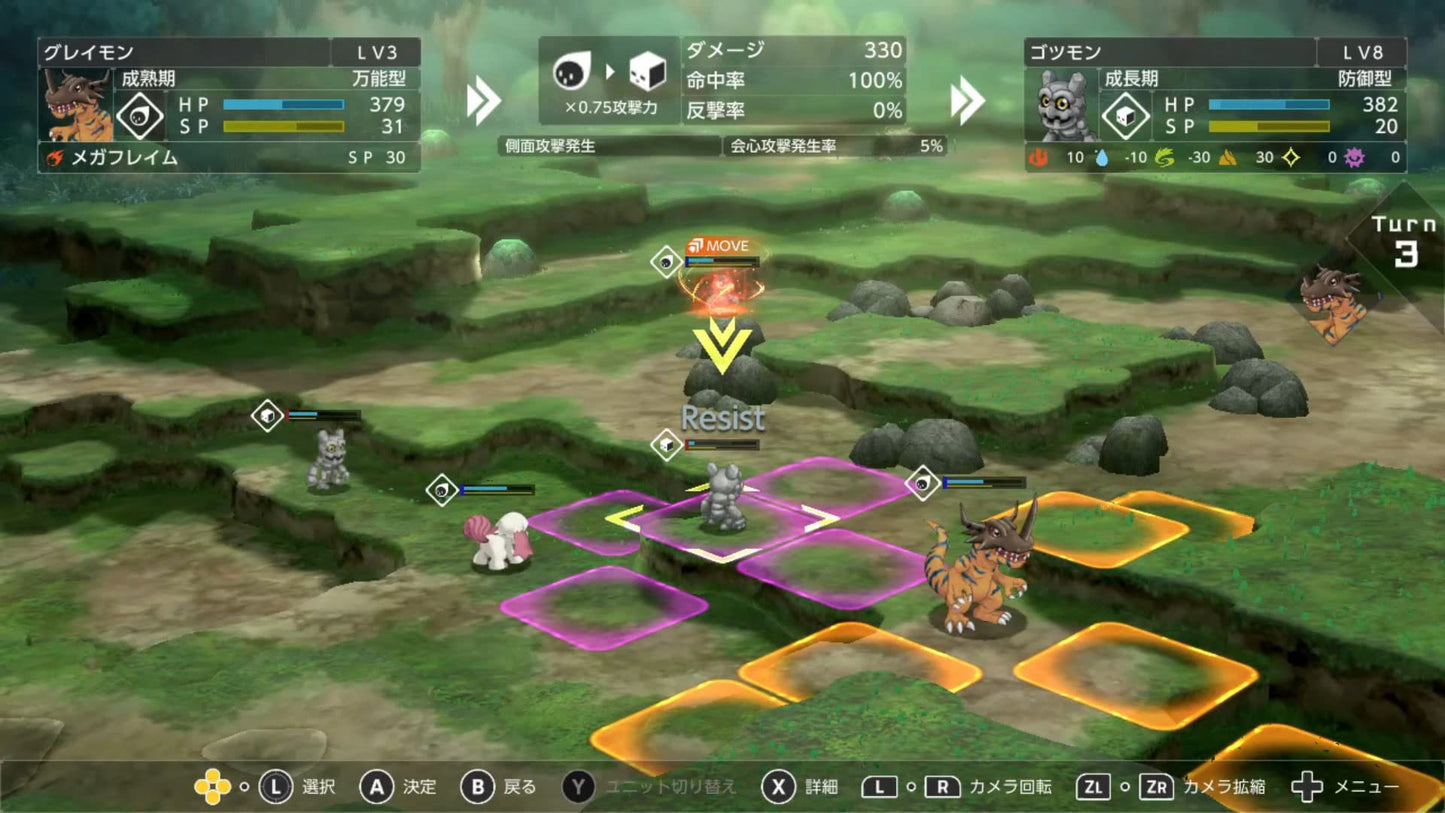Click the dark resistance icon showing 0

[1355, 157]
